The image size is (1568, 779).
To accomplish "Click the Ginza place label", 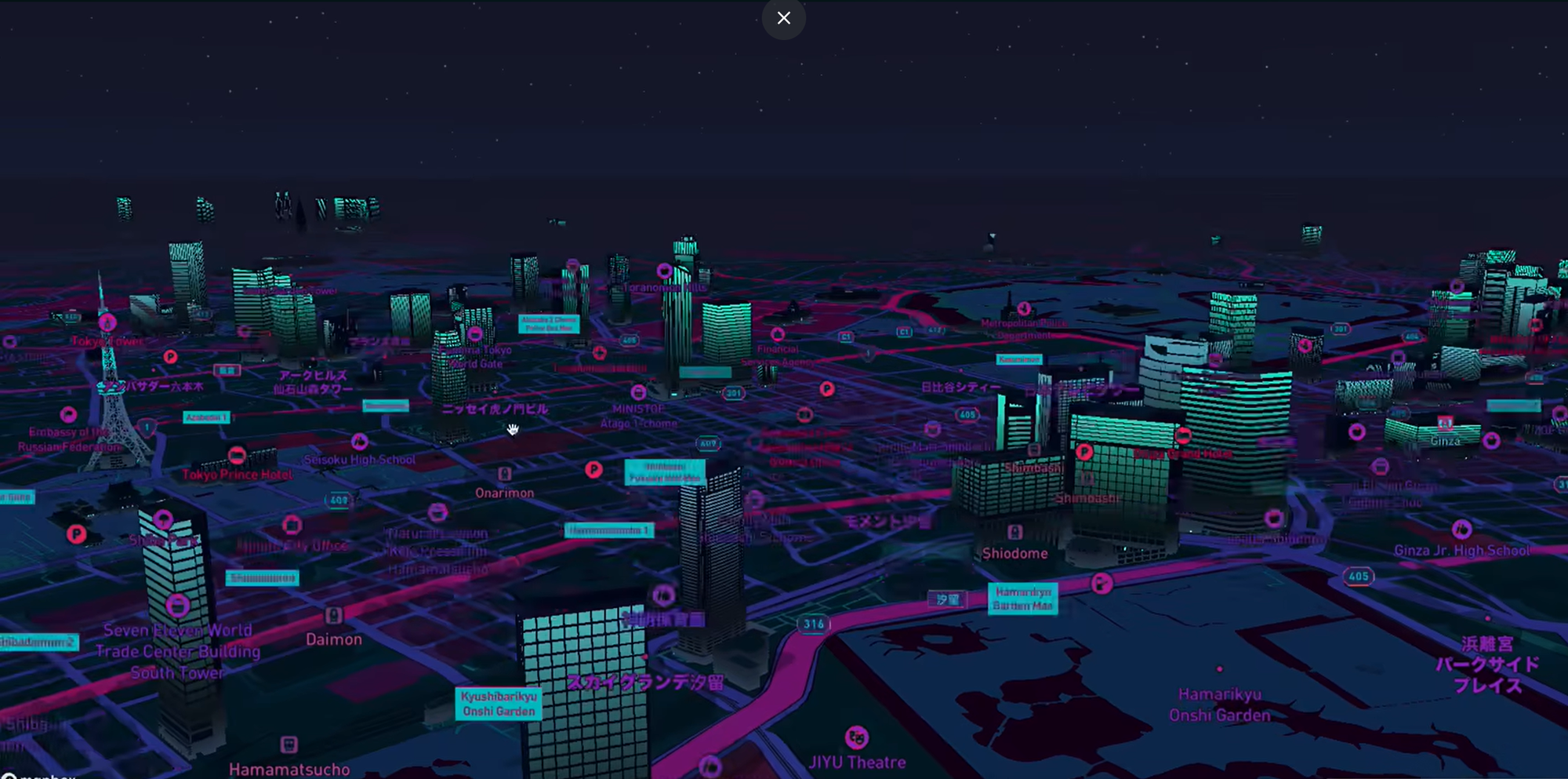I will 1444,440.
